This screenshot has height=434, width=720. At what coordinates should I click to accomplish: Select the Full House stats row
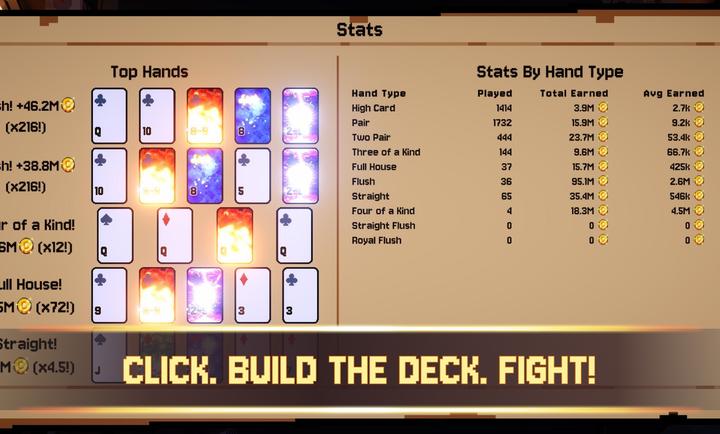pyautogui.click(x=375, y=167)
